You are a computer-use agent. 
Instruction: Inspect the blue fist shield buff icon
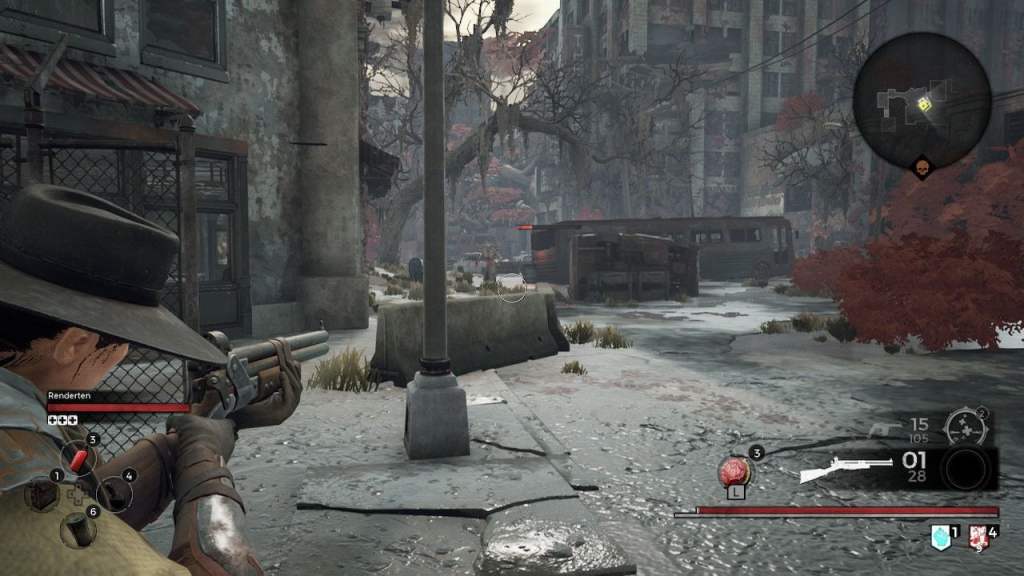click(939, 538)
